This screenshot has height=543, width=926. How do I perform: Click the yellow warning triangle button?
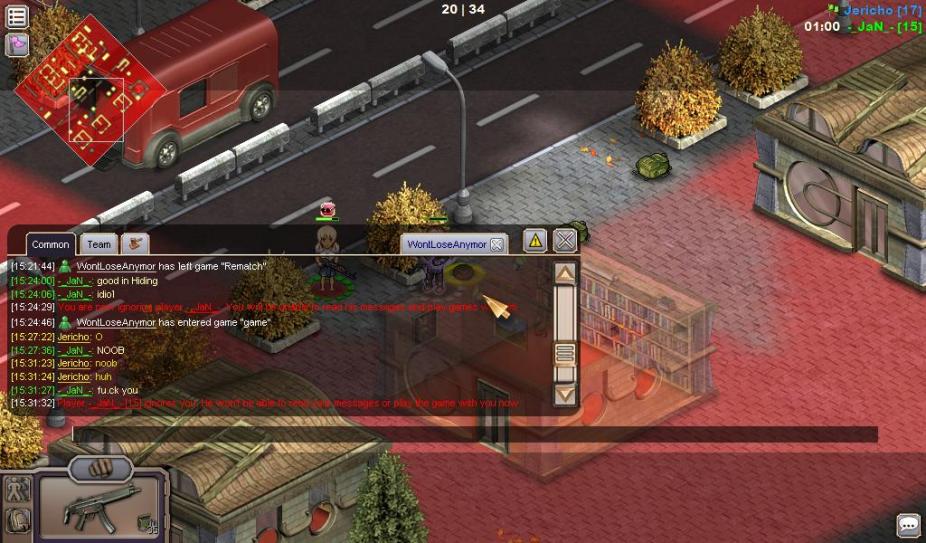[535, 241]
